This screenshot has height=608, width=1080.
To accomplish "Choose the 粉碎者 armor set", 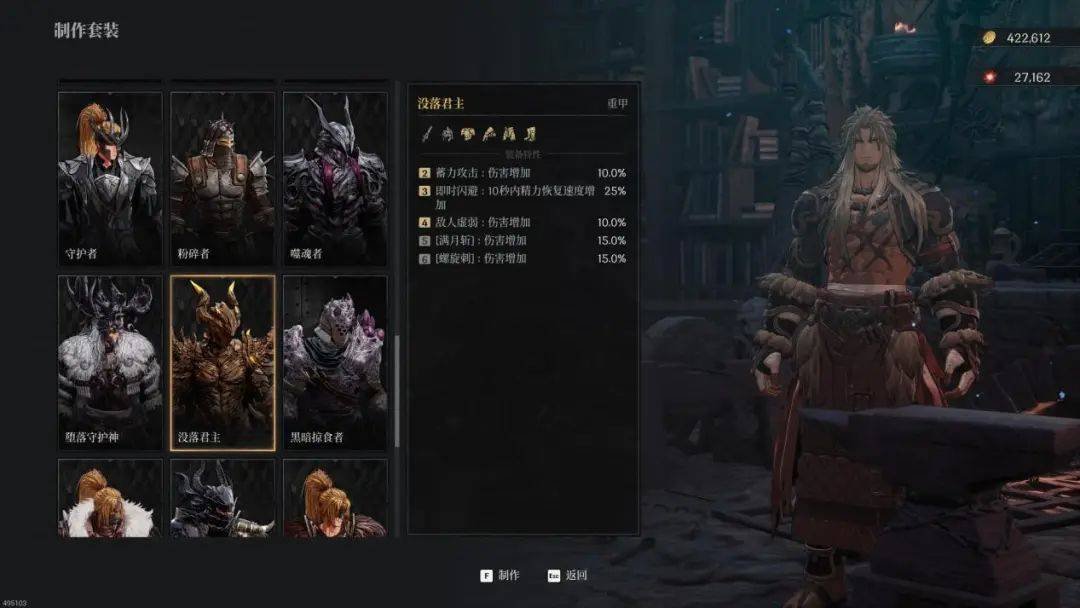I will 222,178.
